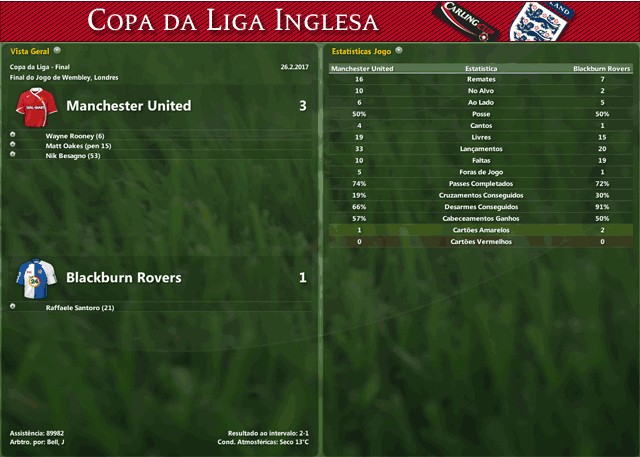Open the Vista Geral panel selector
This screenshot has height=457, width=640.
57,49
